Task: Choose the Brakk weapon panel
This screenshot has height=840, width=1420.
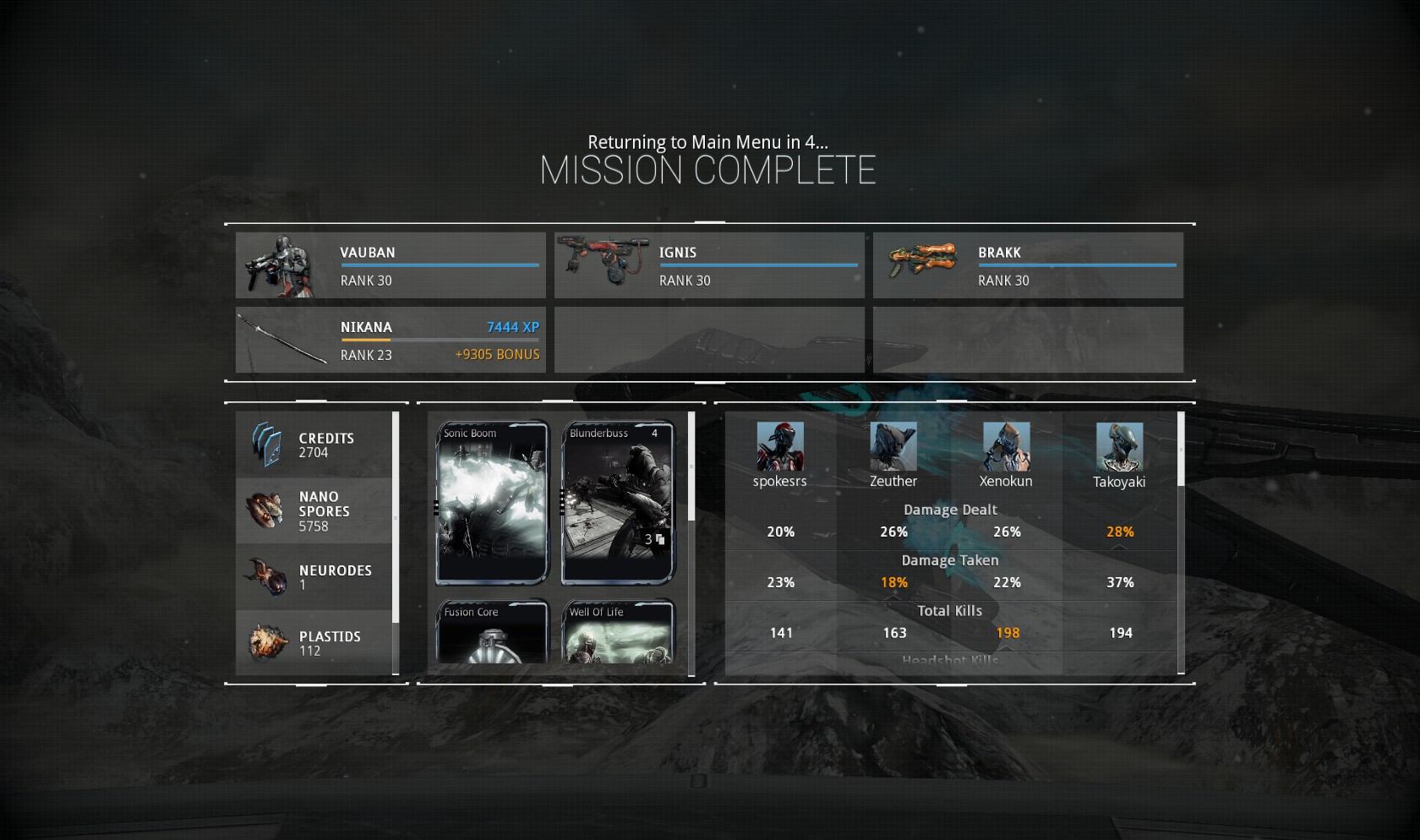Action: click(1028, 265)
